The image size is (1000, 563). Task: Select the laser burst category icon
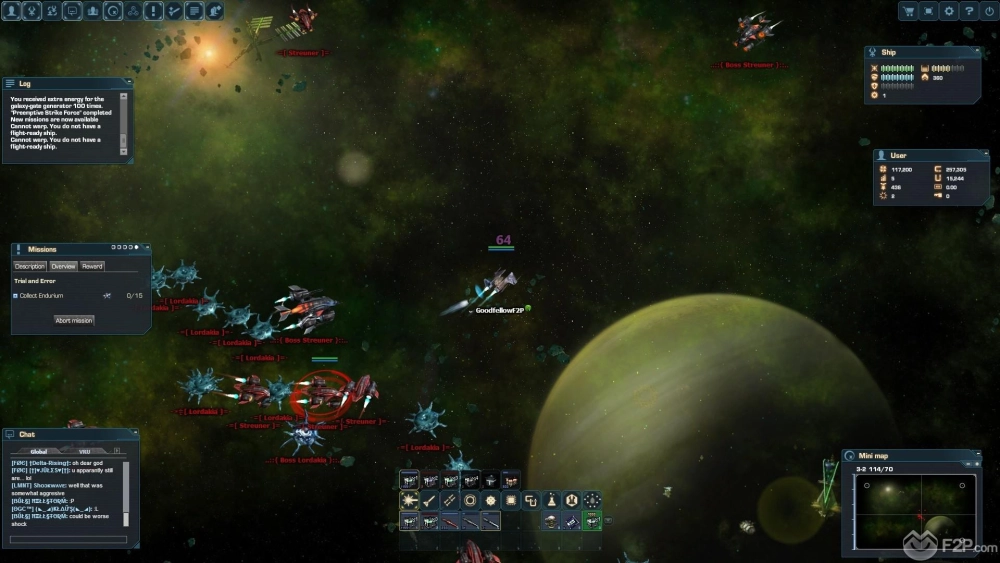(409, 500)
